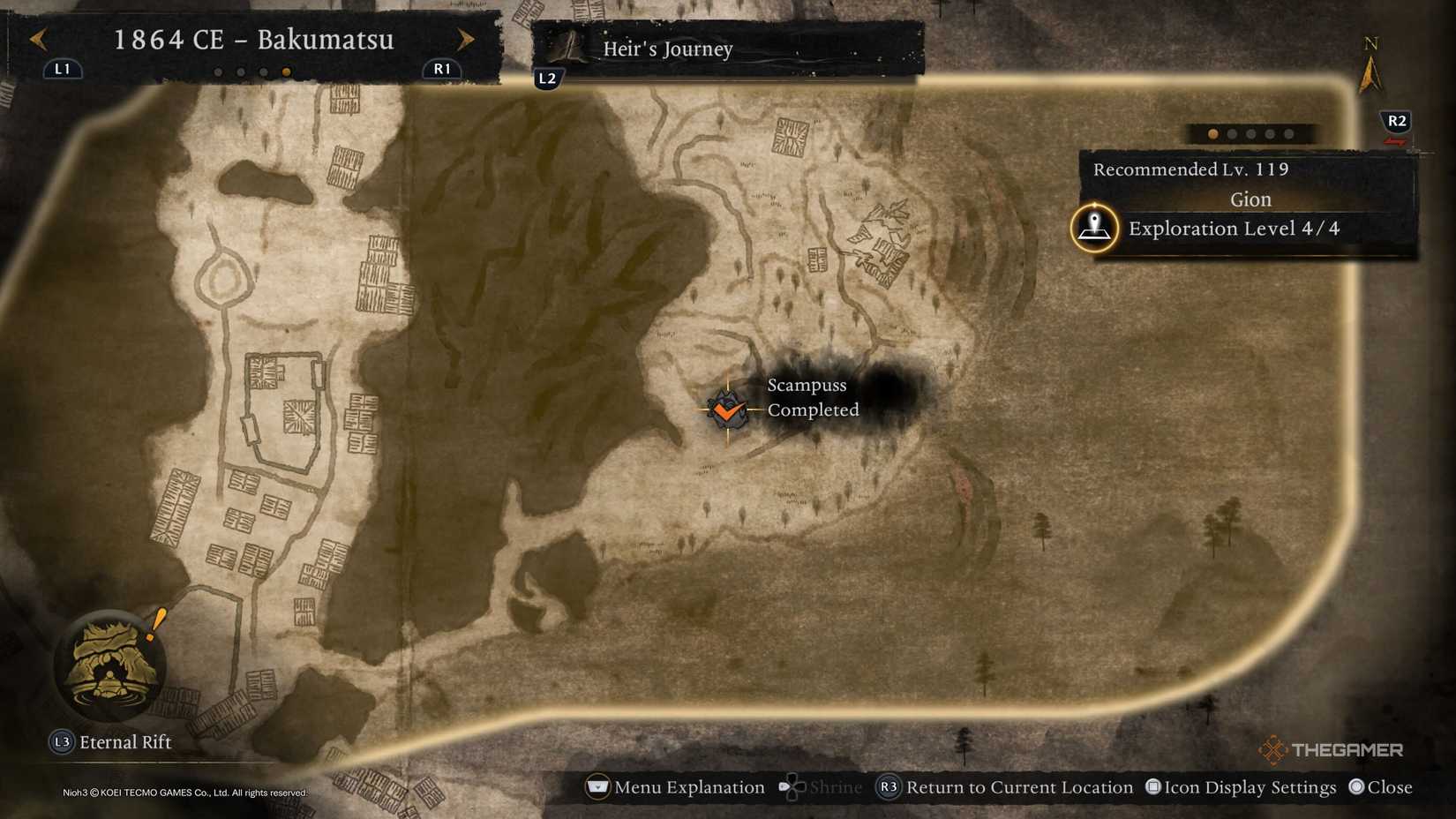This screenshot has width=1456, height=819.
Task: Open the Heir's Journey quest book icon
Action: pyautogui.click(x=566, y=46)
